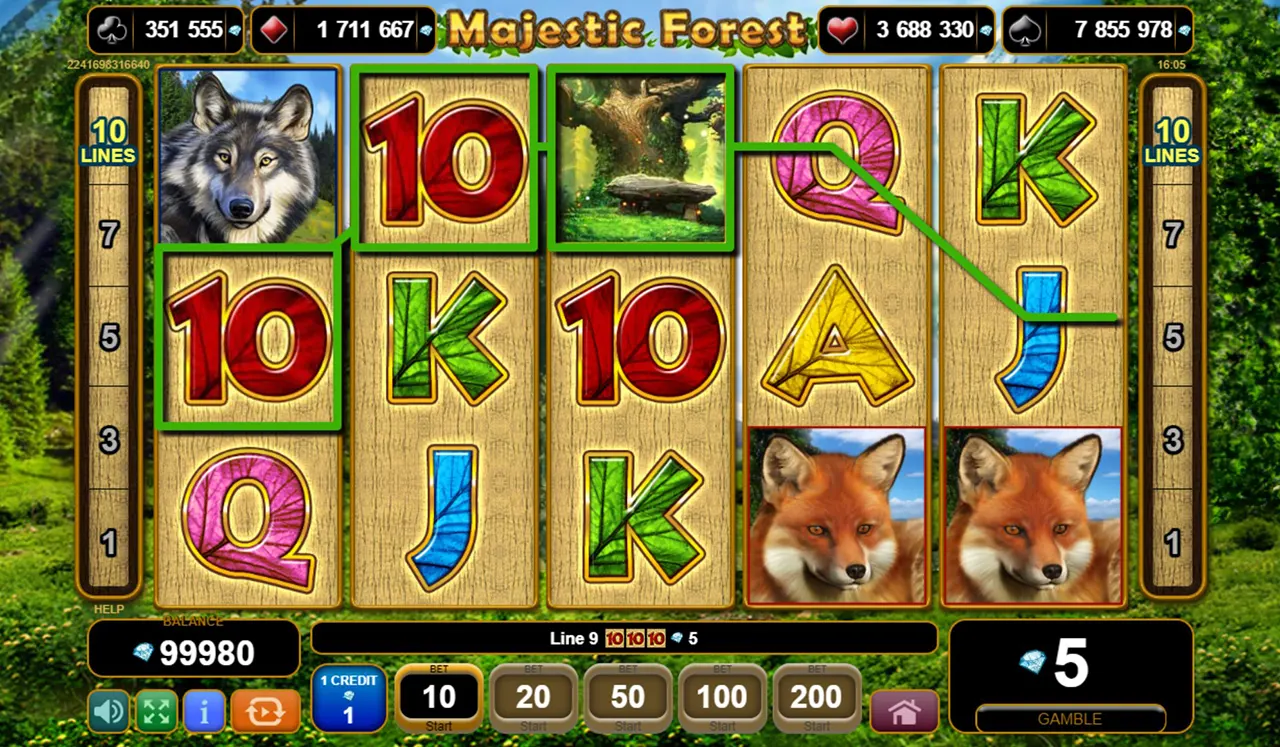Pick the 200 bet button
The image size is (1280, 747).
coord(816,699)
